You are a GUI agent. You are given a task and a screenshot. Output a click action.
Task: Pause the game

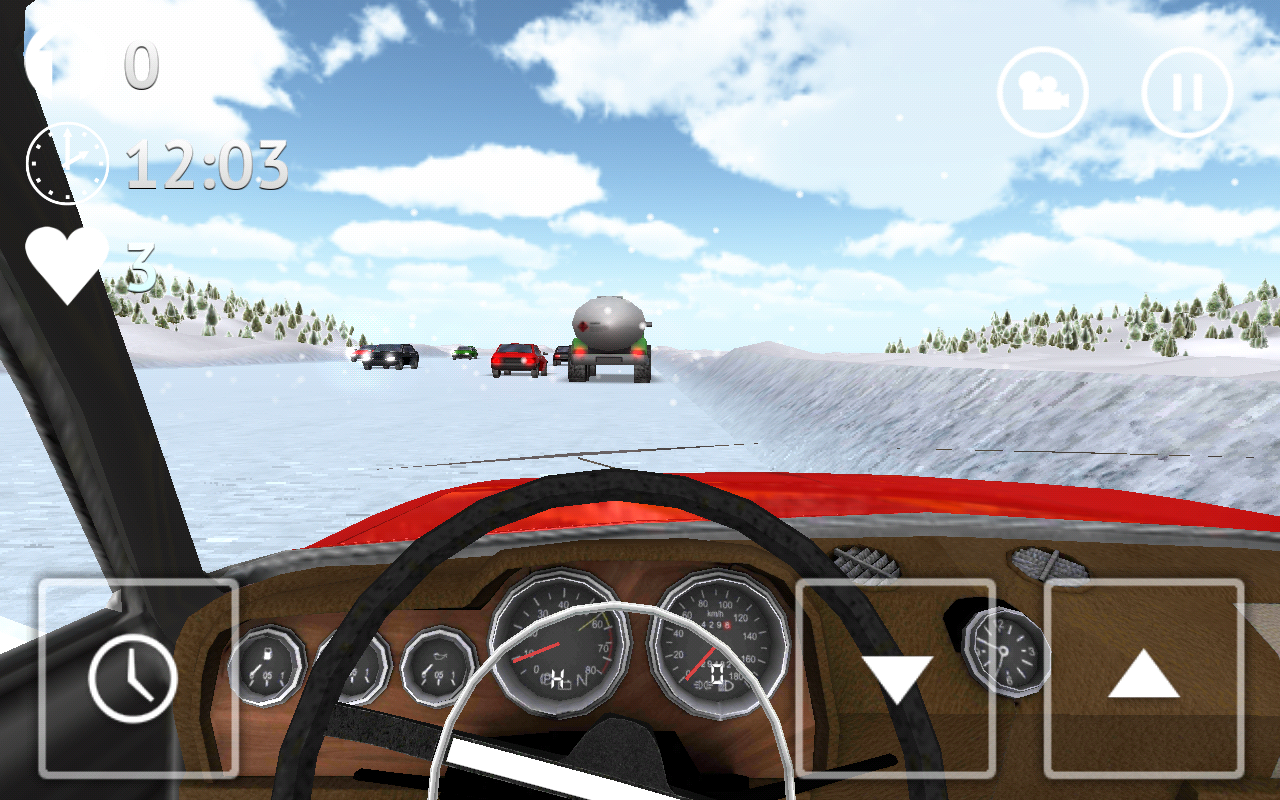(1187, 92)
